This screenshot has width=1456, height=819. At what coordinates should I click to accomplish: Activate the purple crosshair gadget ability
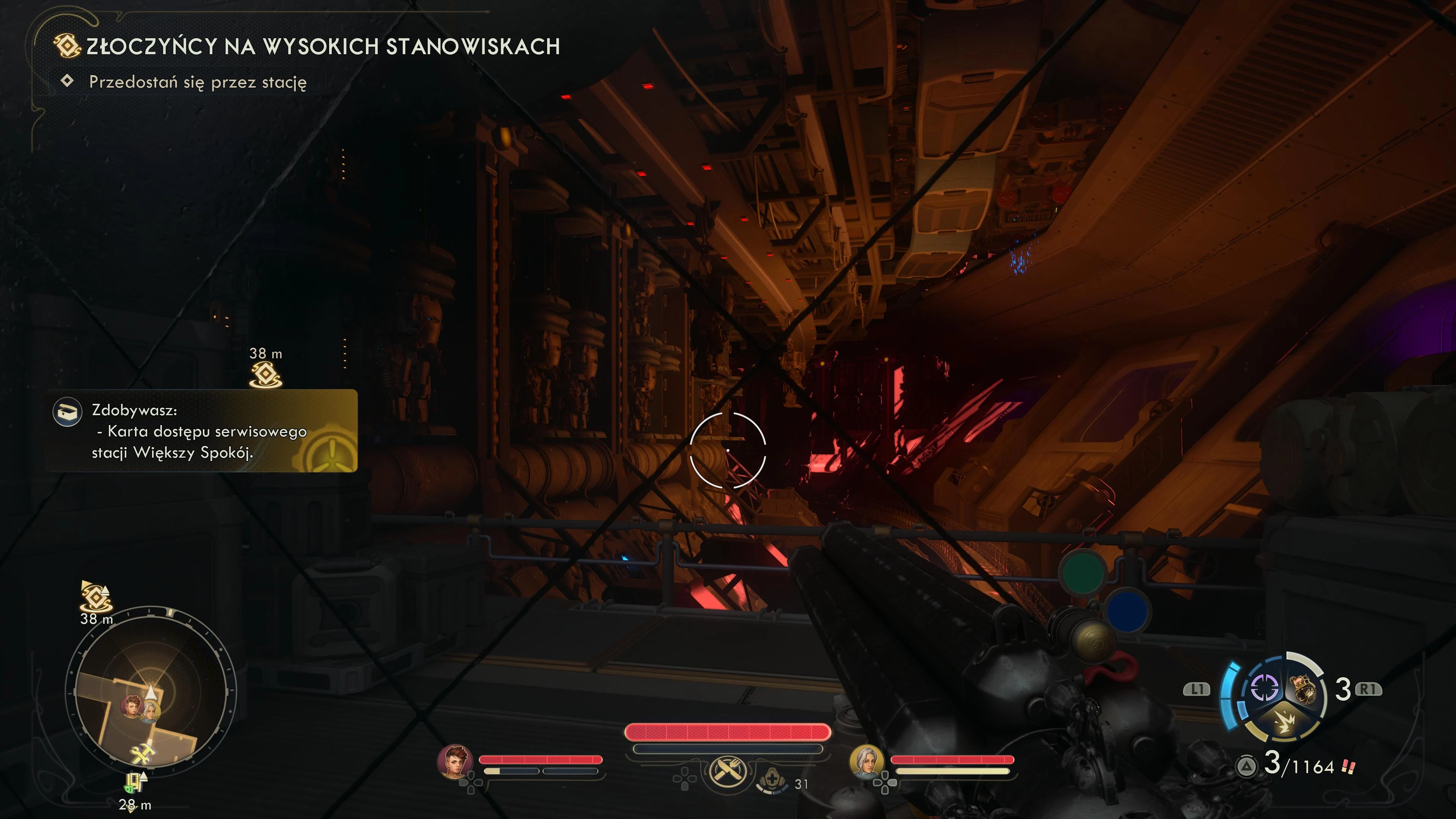pos(1265,689)
